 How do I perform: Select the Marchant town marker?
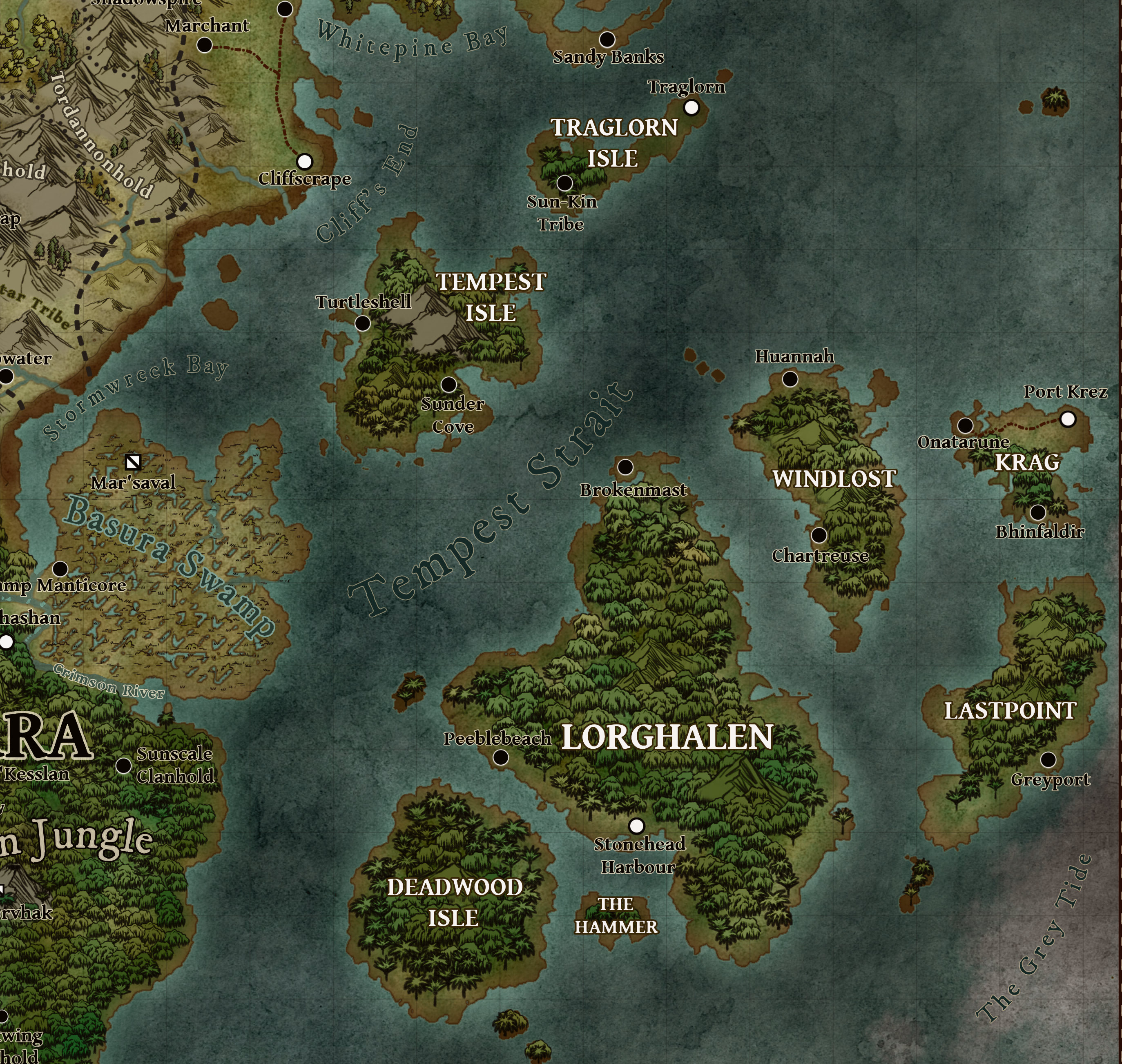204,45
